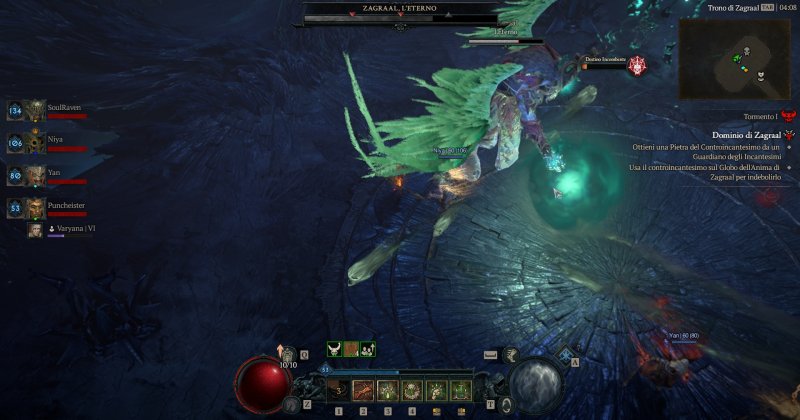Select Niya's party portrait

[35, 142]
